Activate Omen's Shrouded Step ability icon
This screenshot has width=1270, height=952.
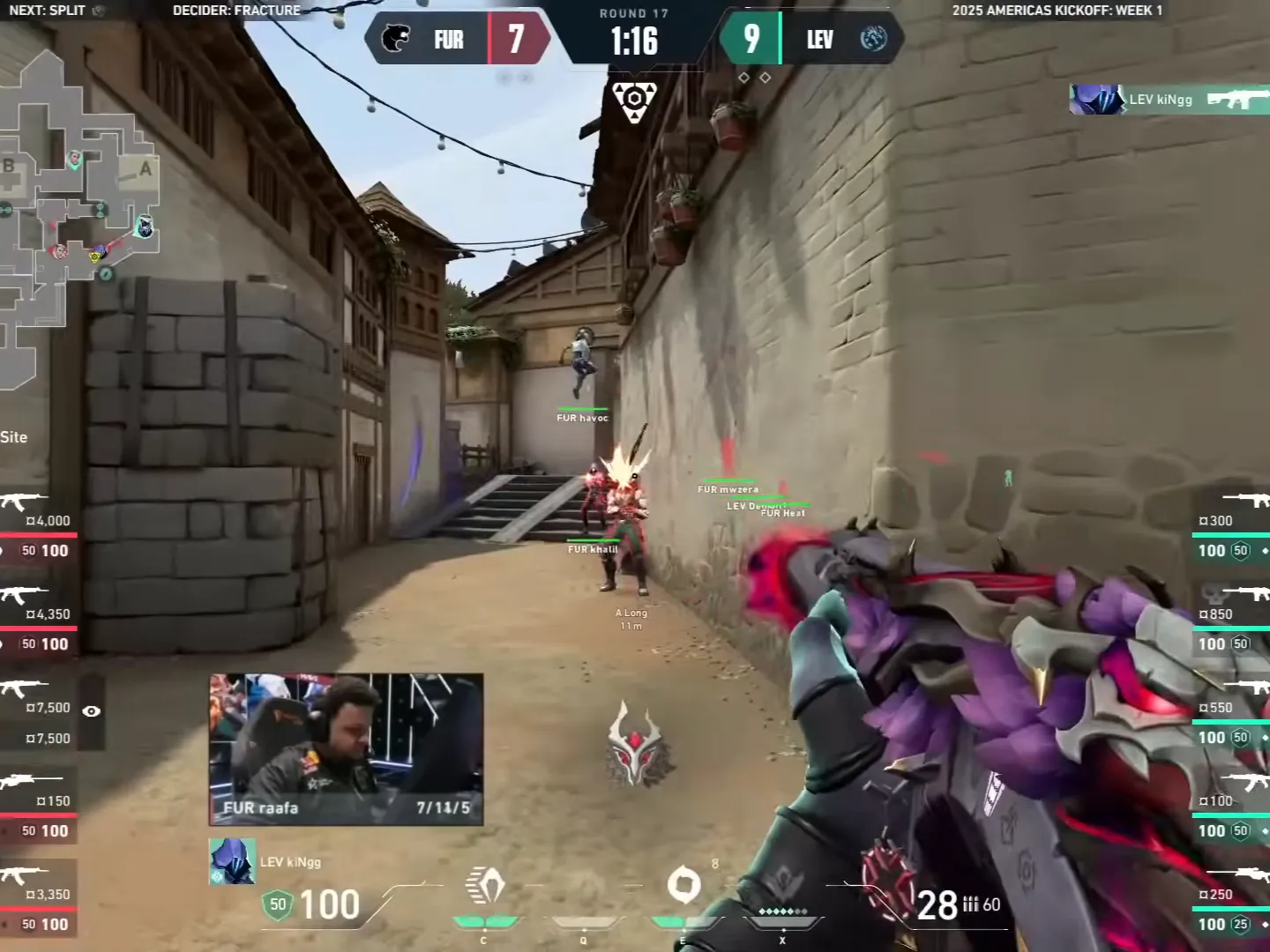484,886
